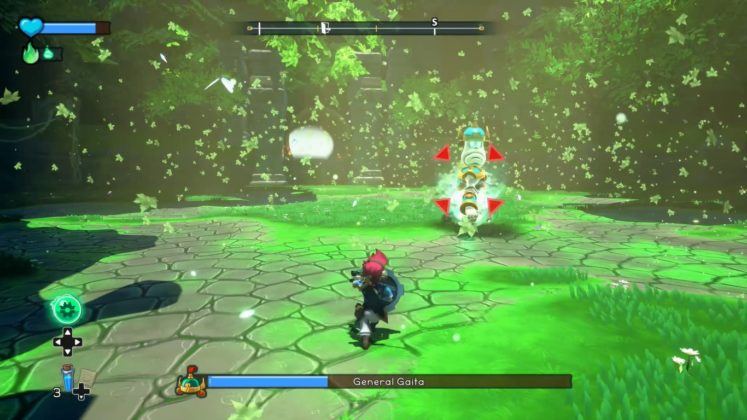Click the green flame essence icon
The image size is (747, 420).
pyautogui.click(x=30, y=53)
